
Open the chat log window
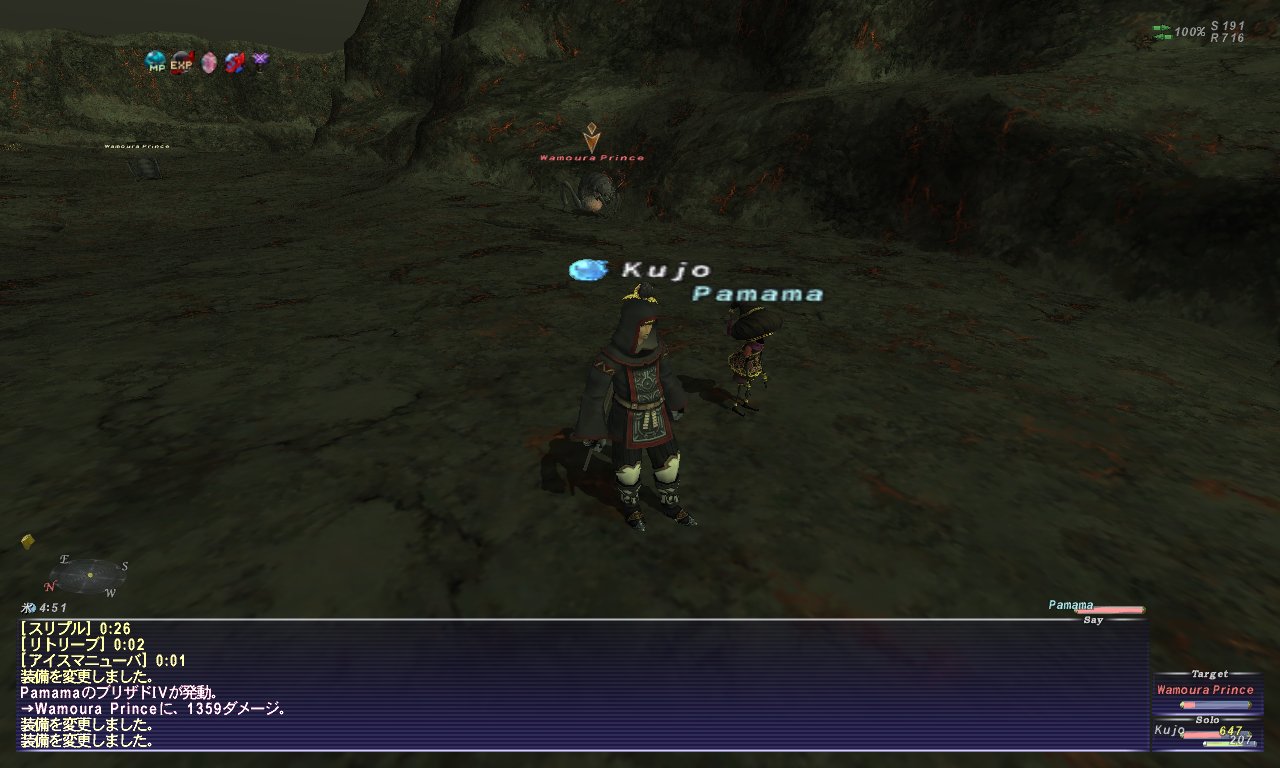coord(580,685)
